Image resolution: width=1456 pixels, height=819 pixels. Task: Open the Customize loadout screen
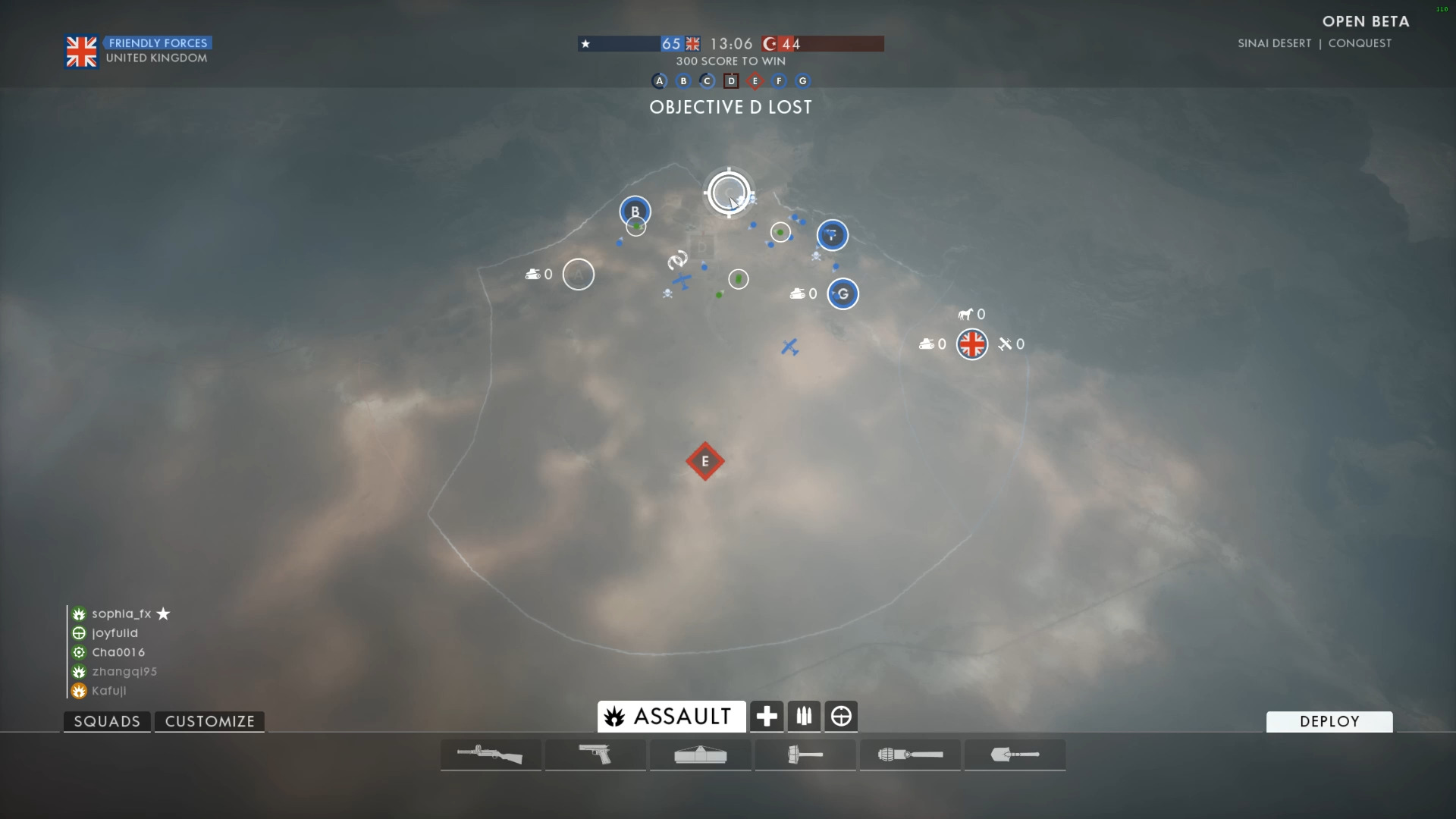[x=209, y=721]
